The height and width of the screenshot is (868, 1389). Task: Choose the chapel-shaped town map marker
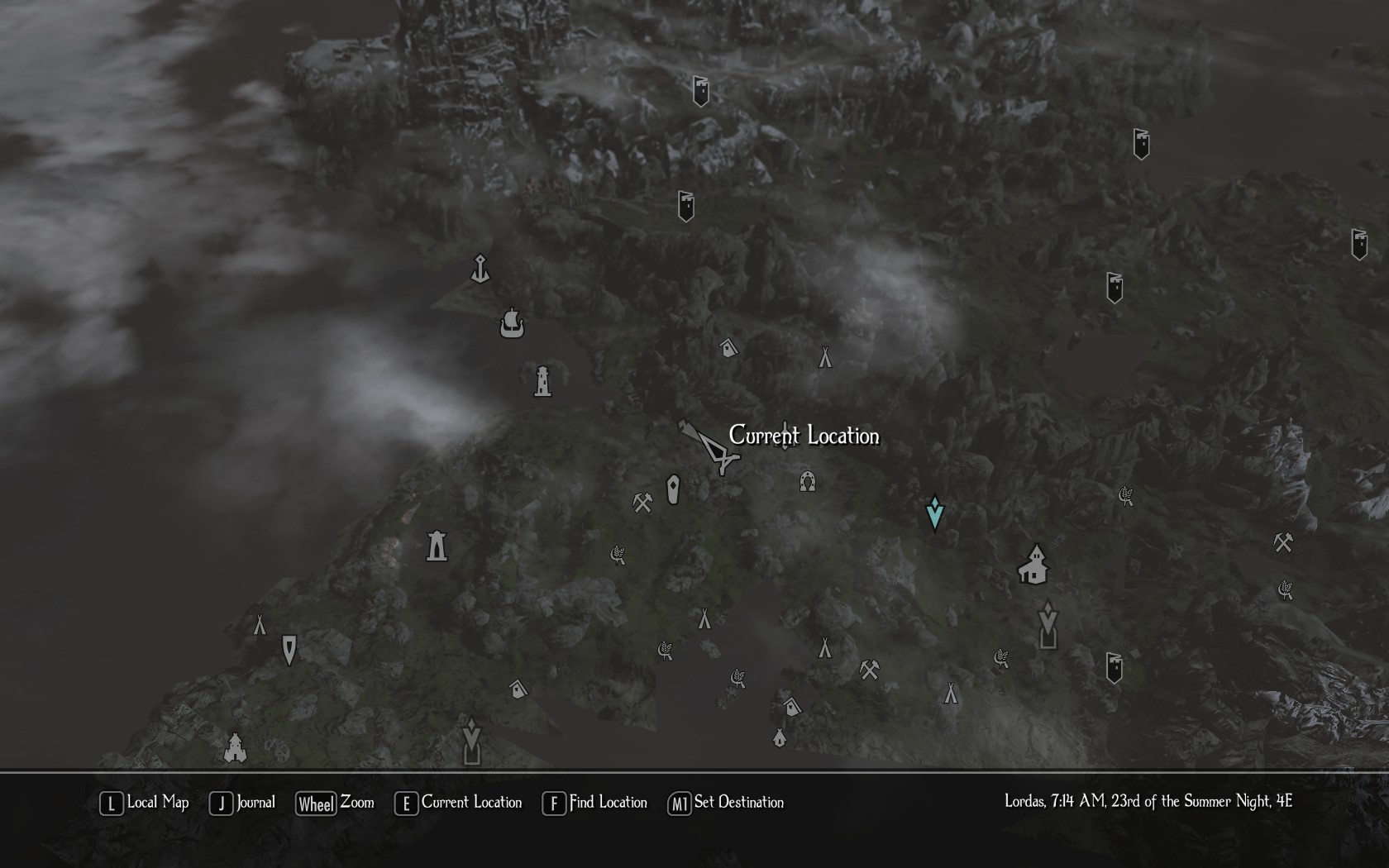tap(1033, 565)
